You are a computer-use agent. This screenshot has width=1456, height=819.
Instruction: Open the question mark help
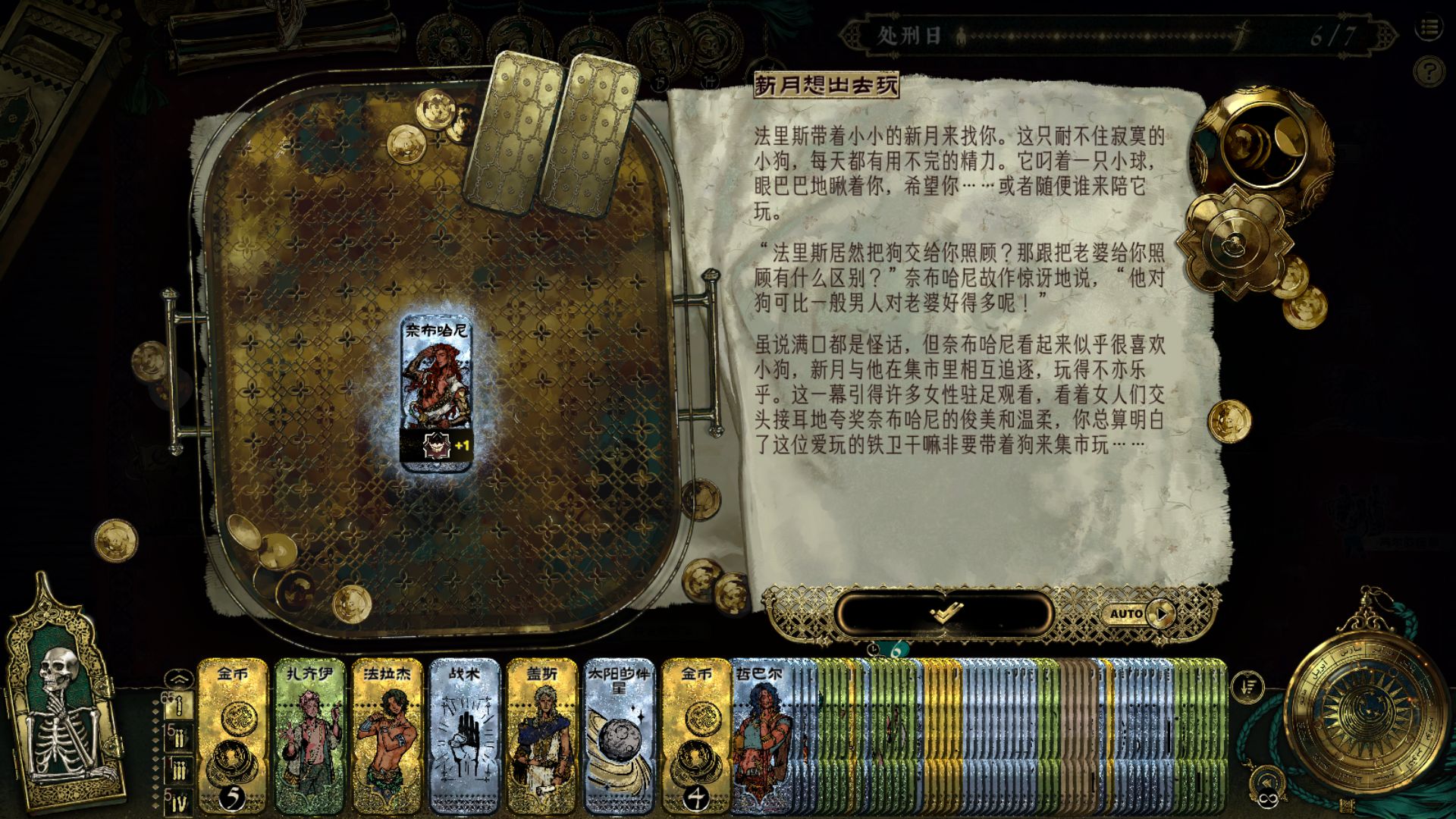[x=1429, y=72]
